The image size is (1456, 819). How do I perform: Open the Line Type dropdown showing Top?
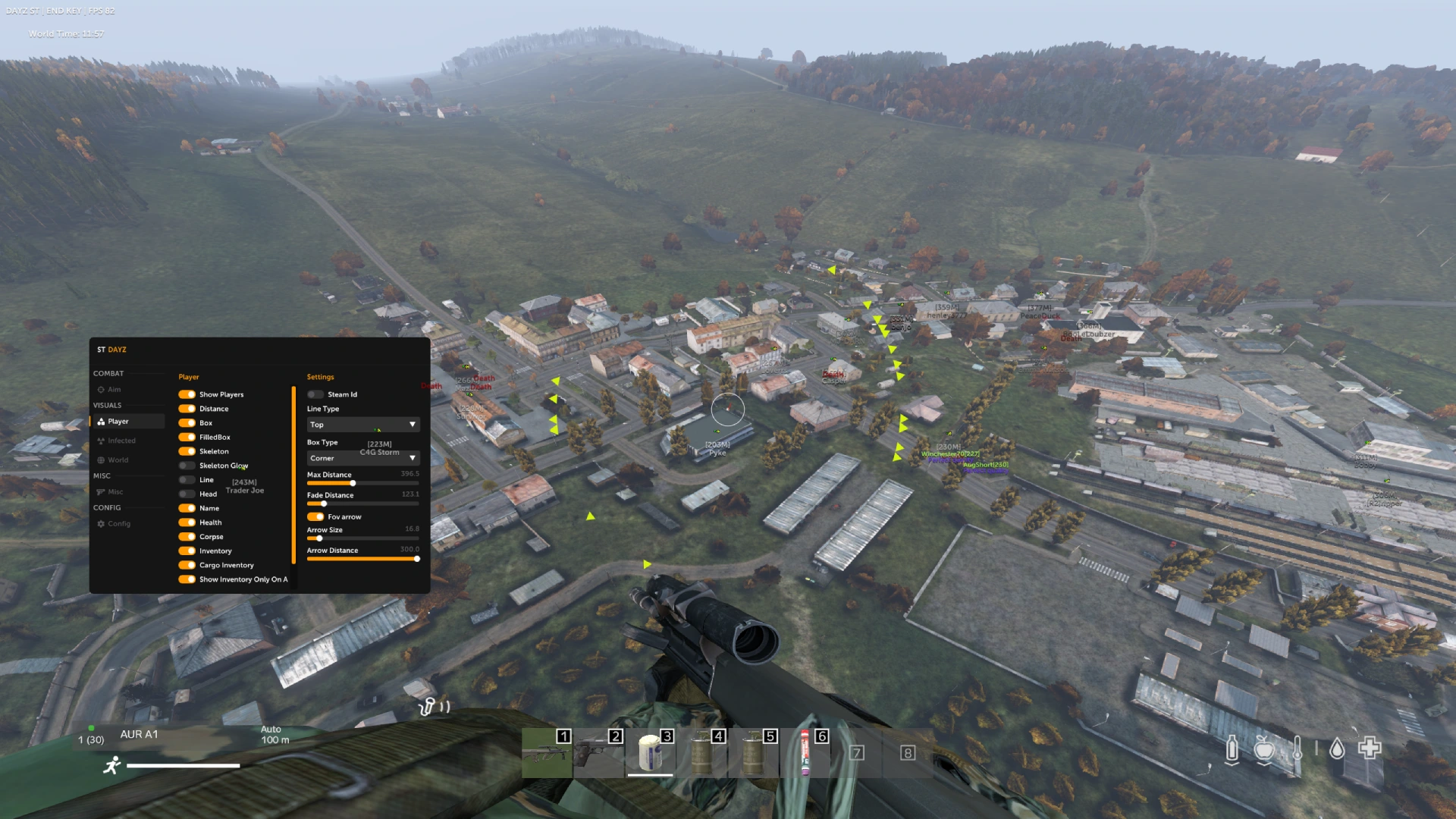[362, 425]
